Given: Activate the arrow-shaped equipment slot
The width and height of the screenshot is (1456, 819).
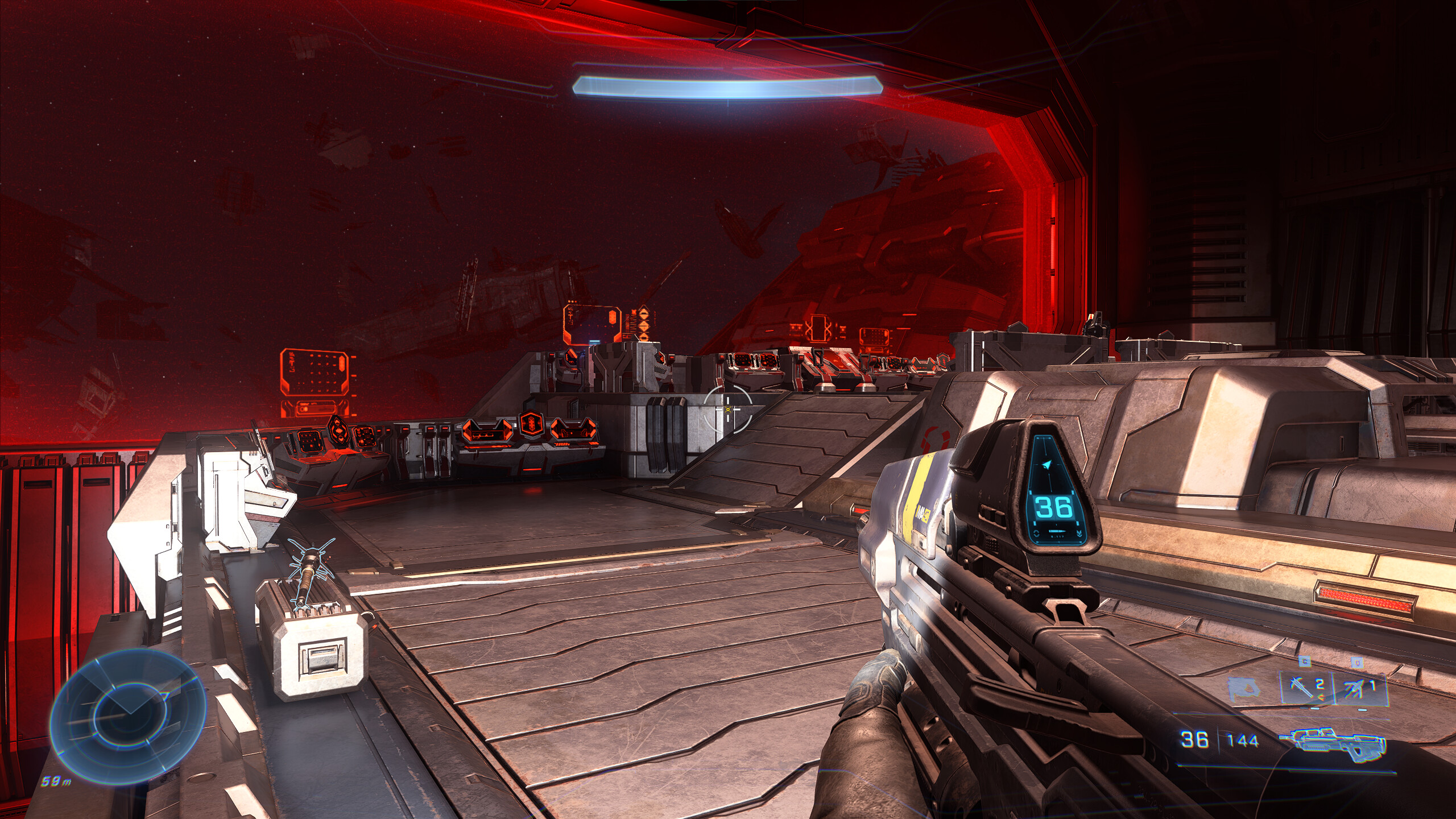Looking at the screenshot, I should (1359, 688).
